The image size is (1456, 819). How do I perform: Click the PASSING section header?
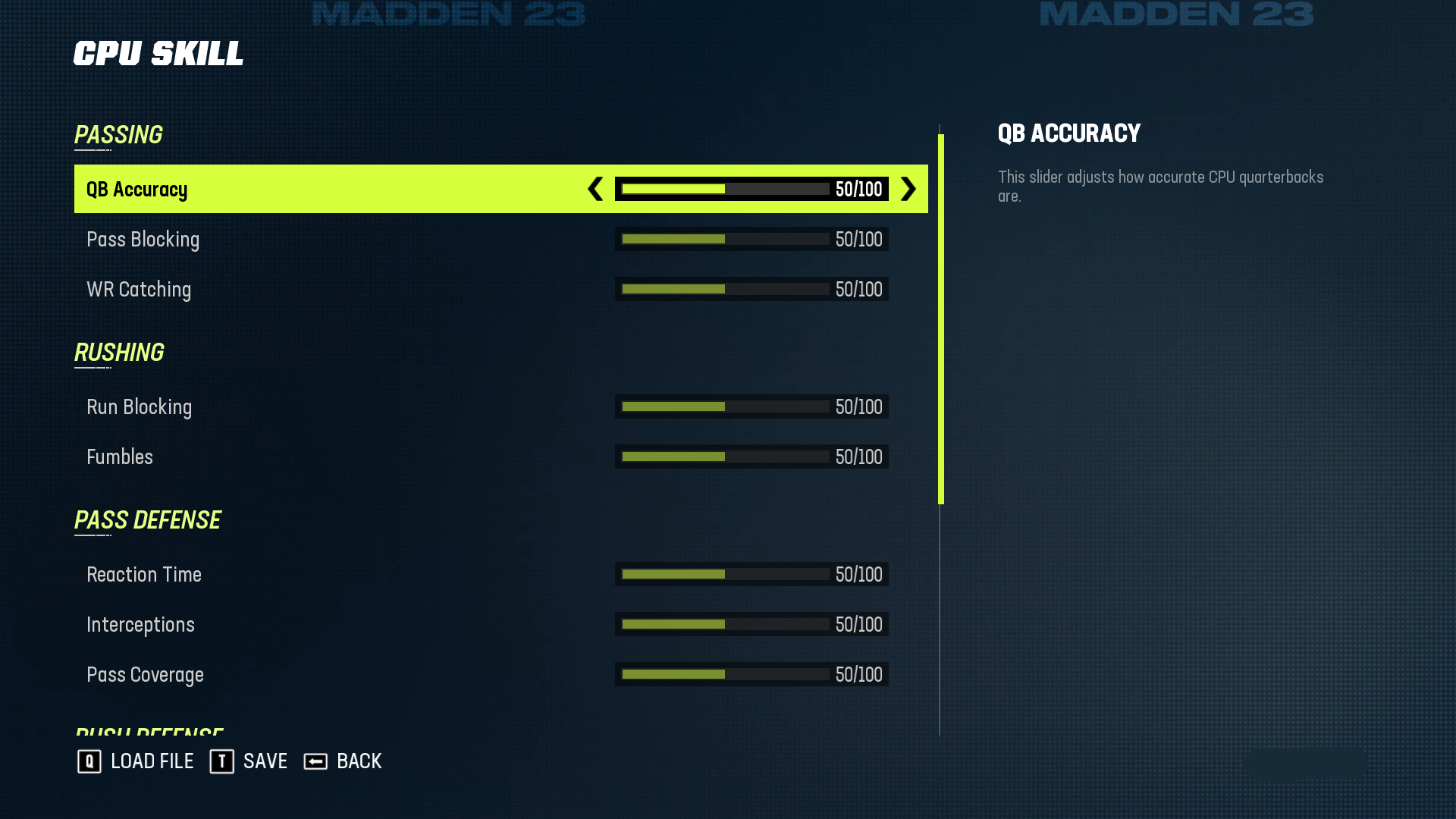pyautogui.click(x=118, y=134)
